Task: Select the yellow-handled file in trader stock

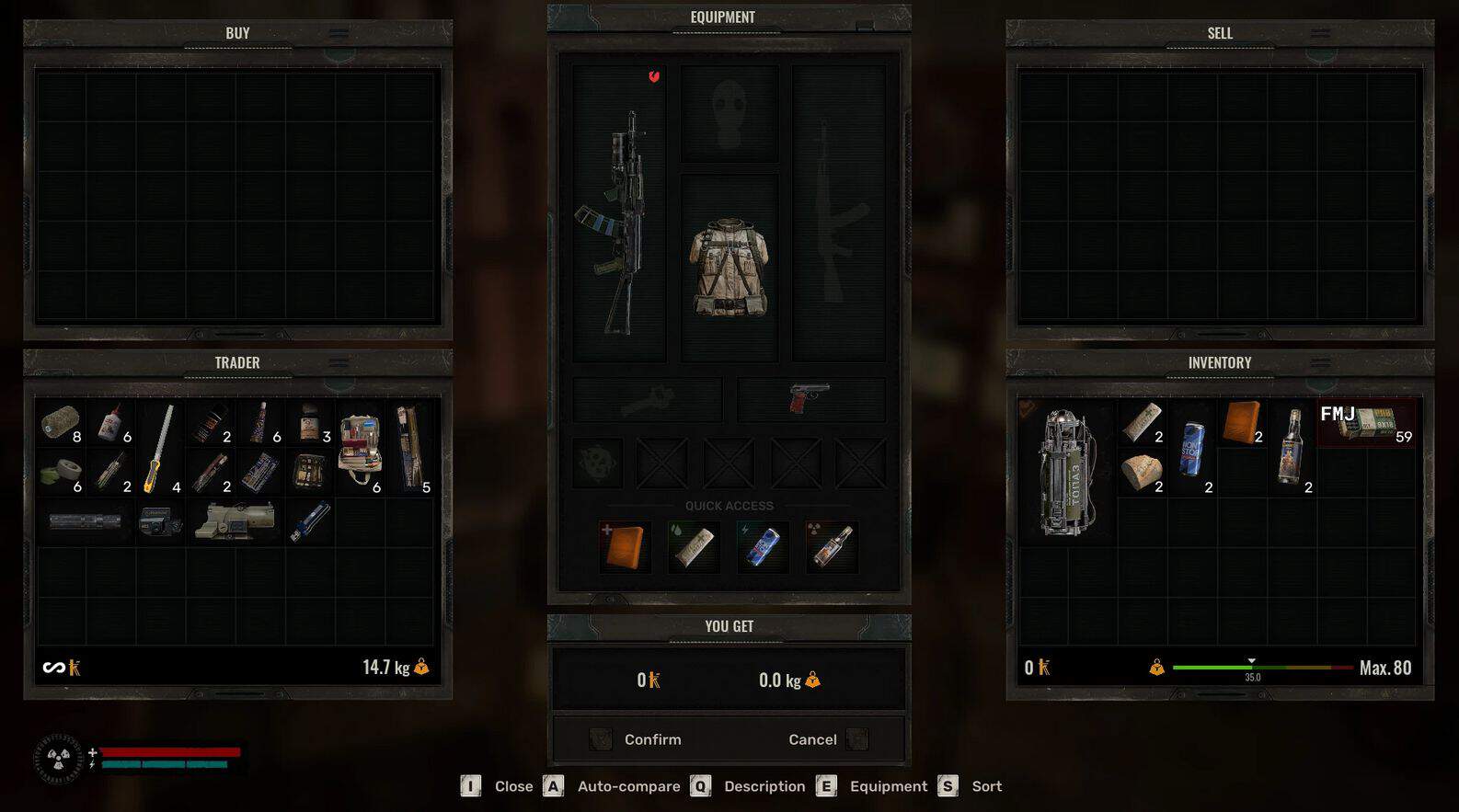Action: tap(160, 448)
